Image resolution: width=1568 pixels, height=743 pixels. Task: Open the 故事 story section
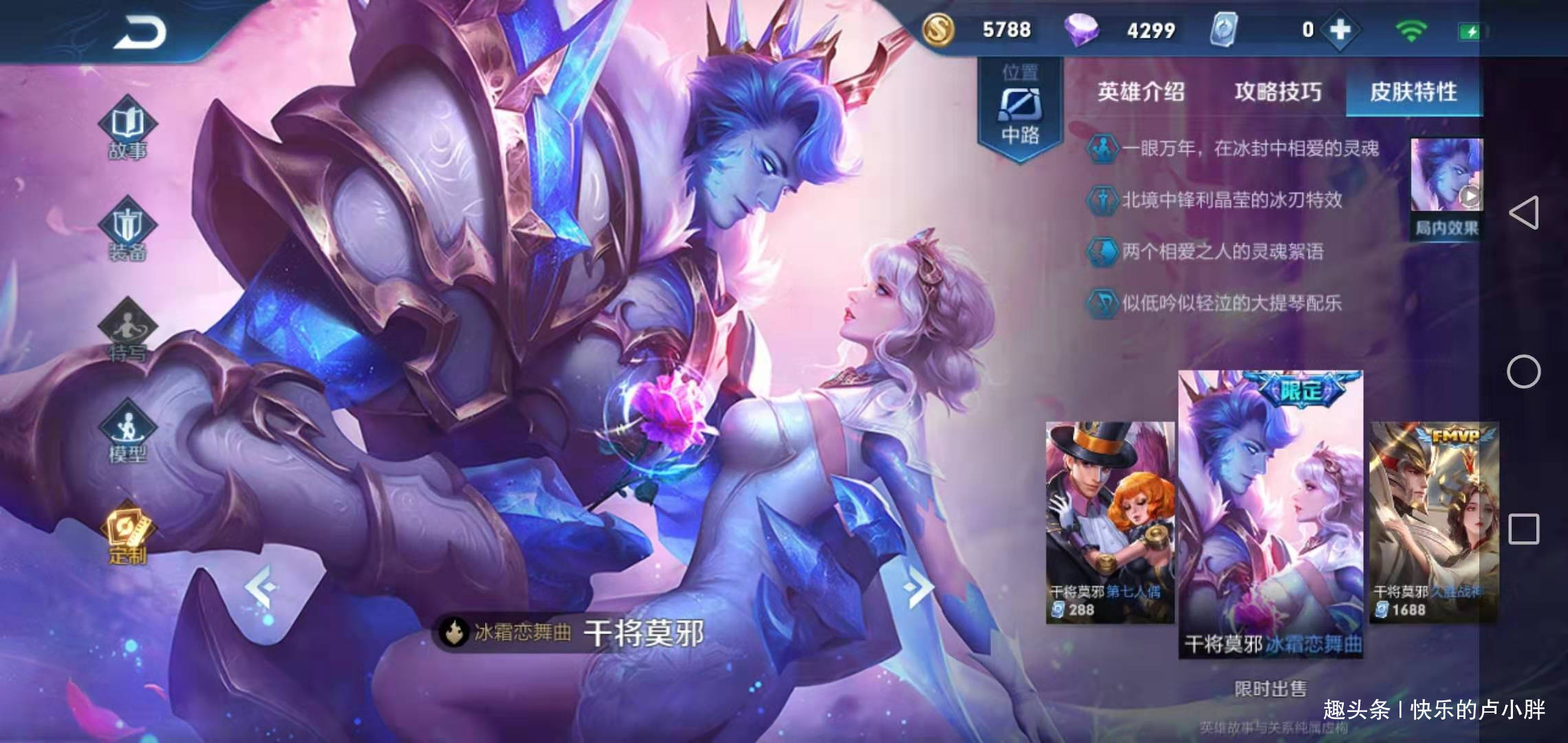pos(128,131)
